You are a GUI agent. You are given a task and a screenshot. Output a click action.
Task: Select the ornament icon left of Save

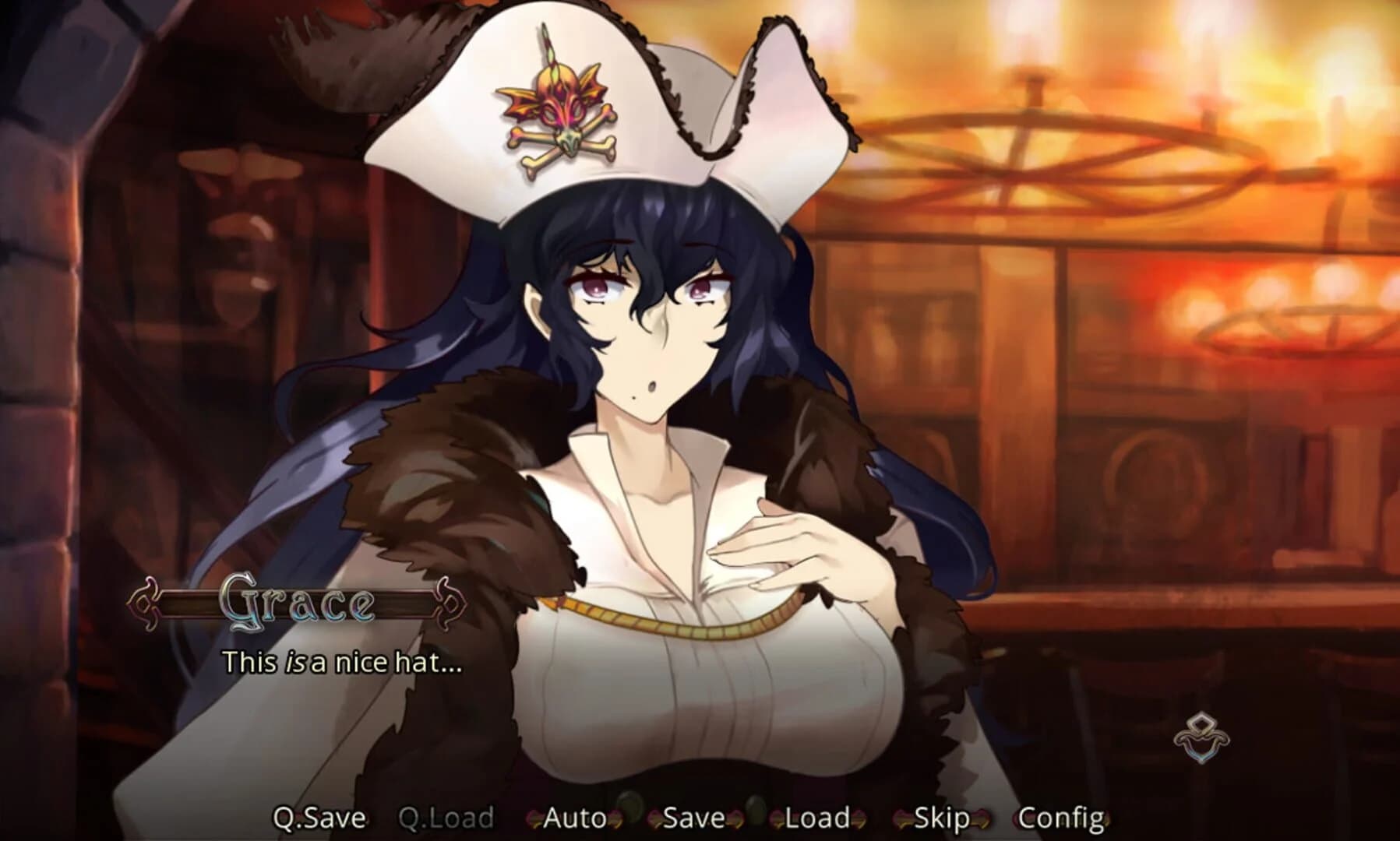coord(654,819)
